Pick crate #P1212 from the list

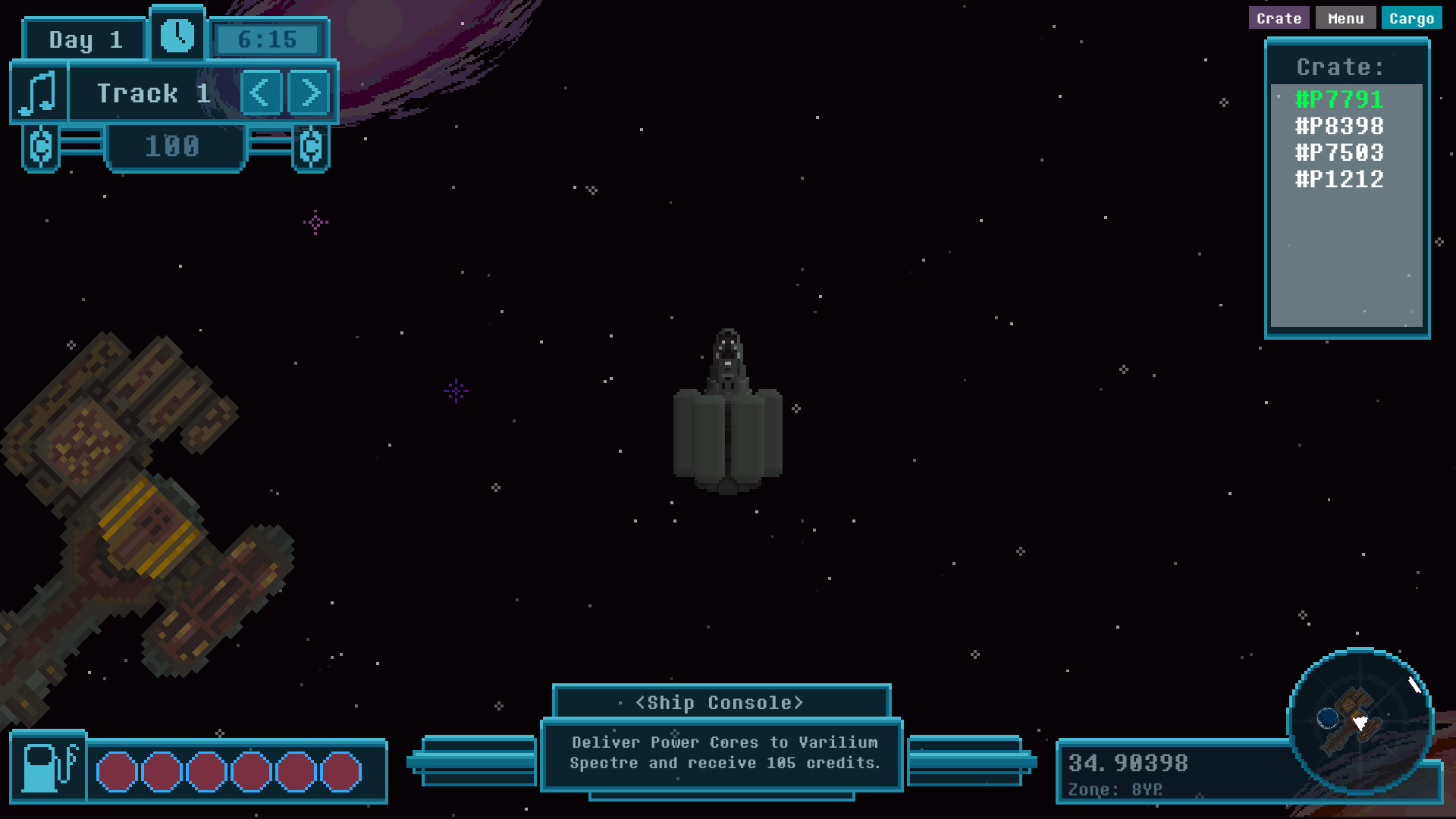point(1339,179)
